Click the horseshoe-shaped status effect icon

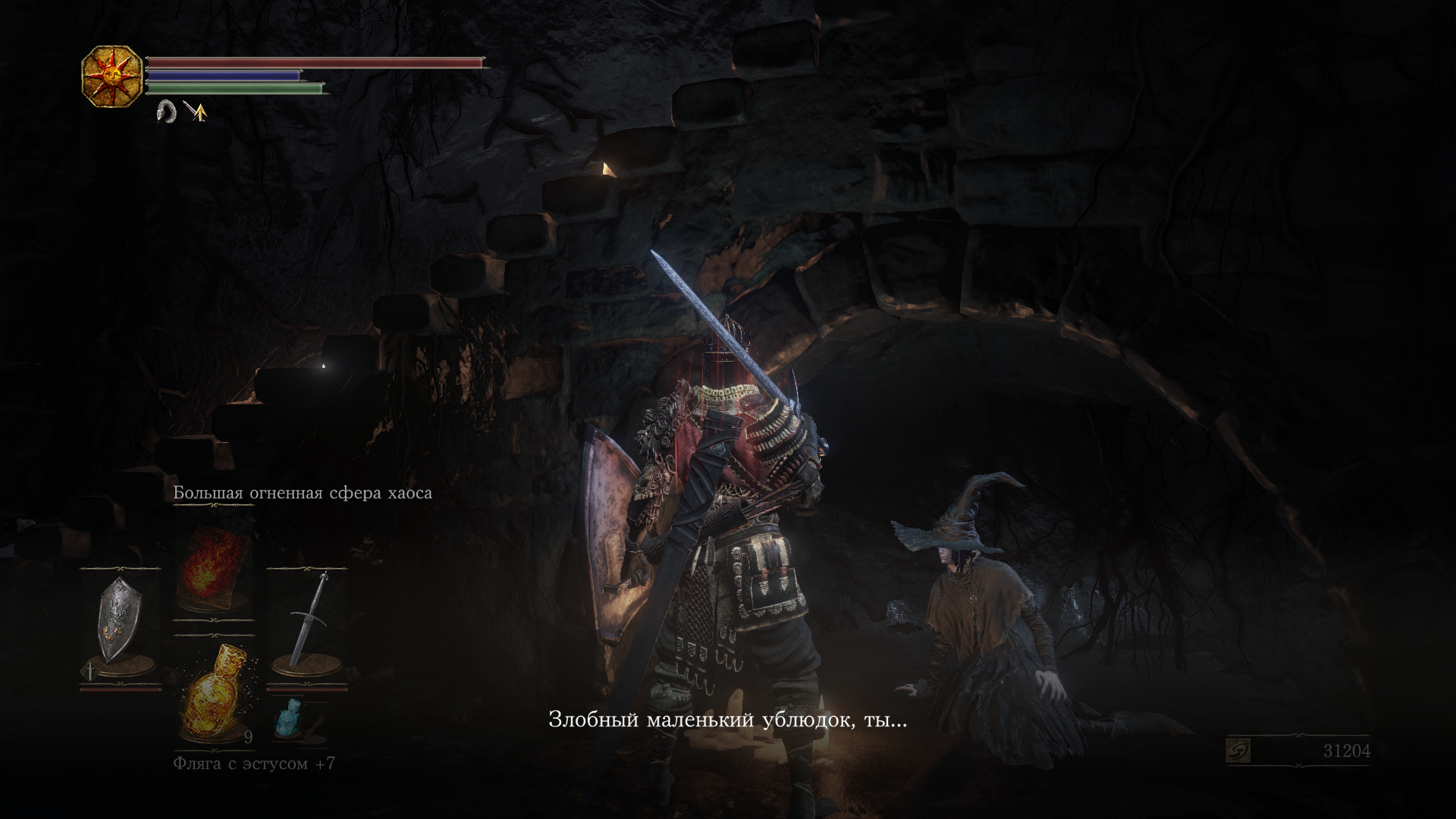(x=165, y=112)
